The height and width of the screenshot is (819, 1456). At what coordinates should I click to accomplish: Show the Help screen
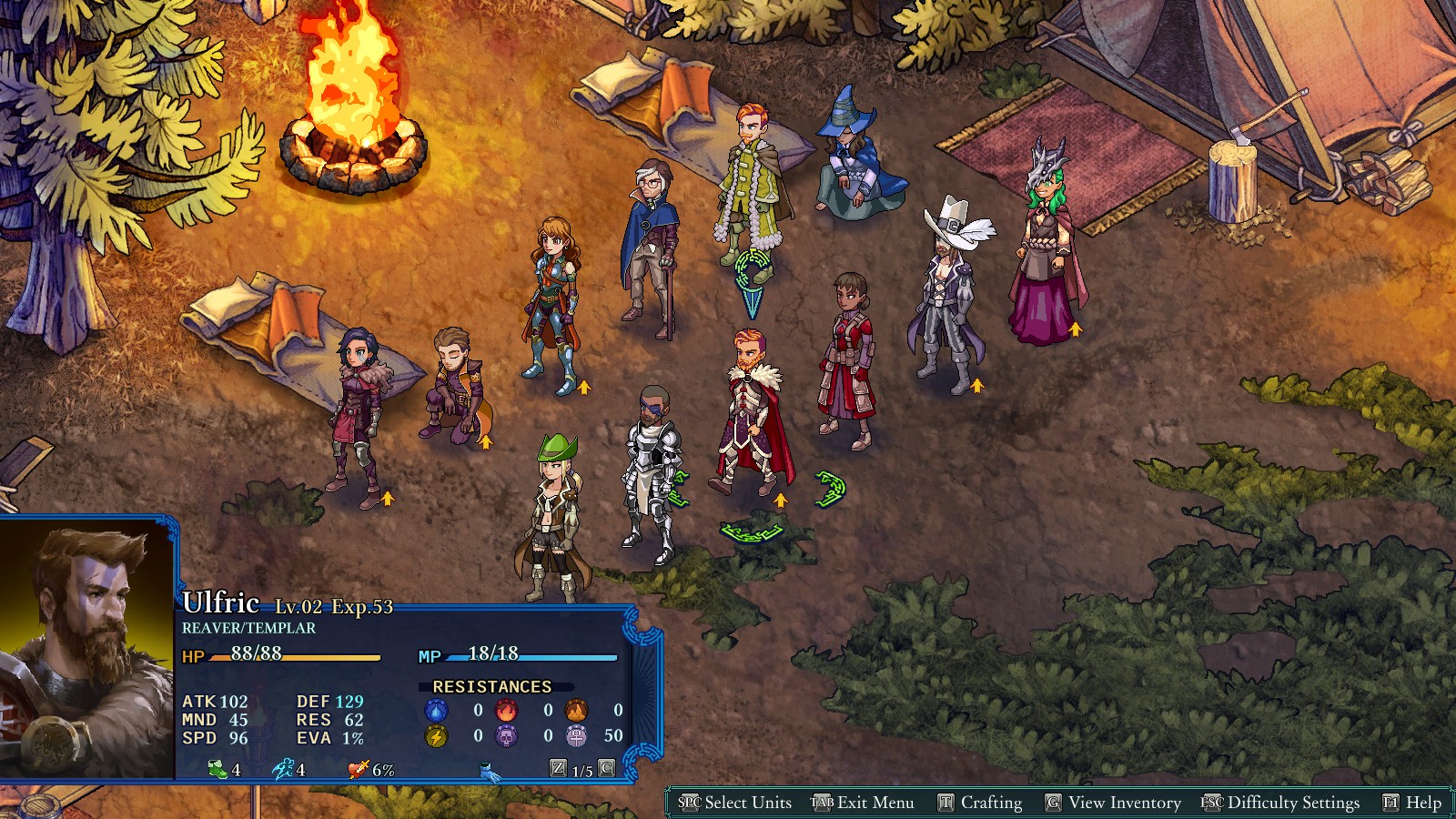click(x=1412, y=803)
